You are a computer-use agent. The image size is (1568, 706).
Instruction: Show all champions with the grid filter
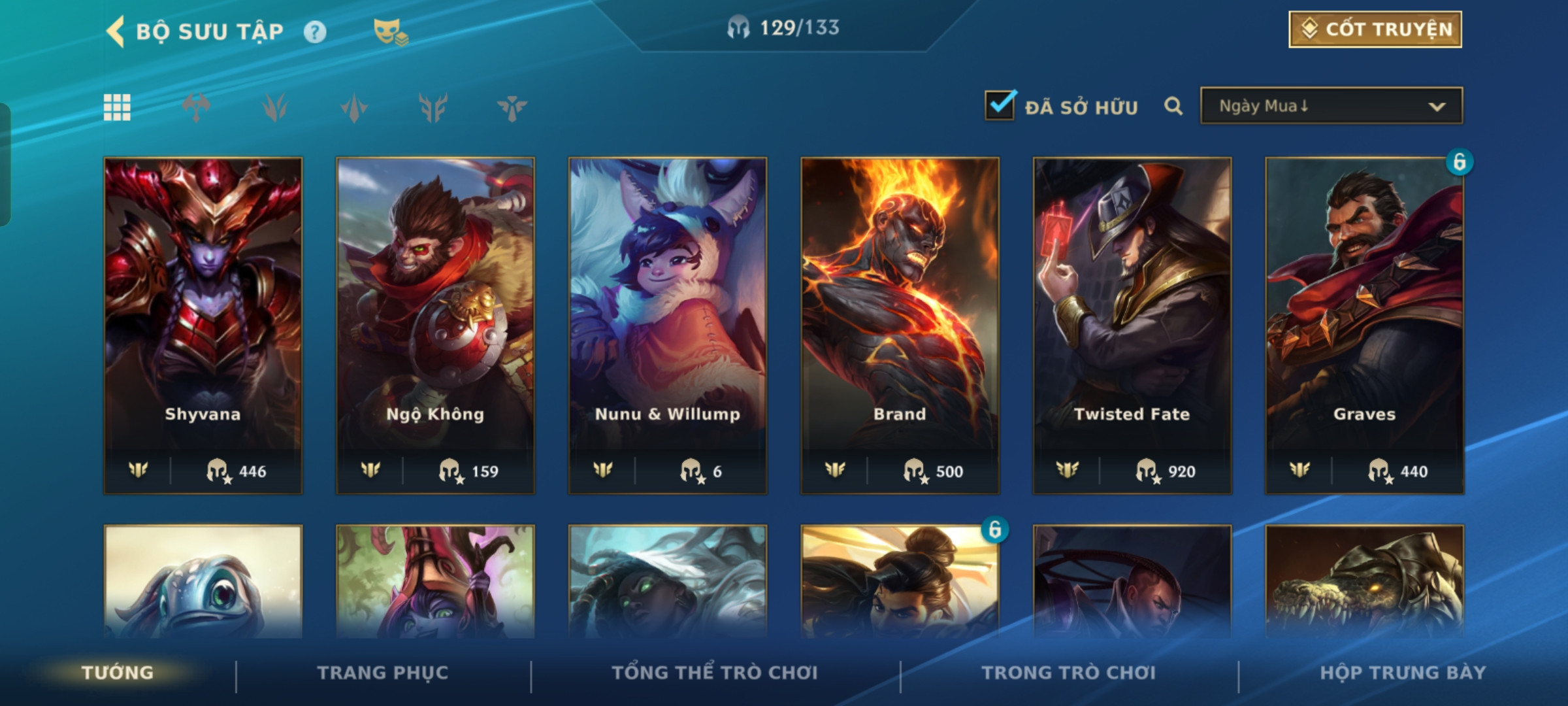tap(117, 107)
